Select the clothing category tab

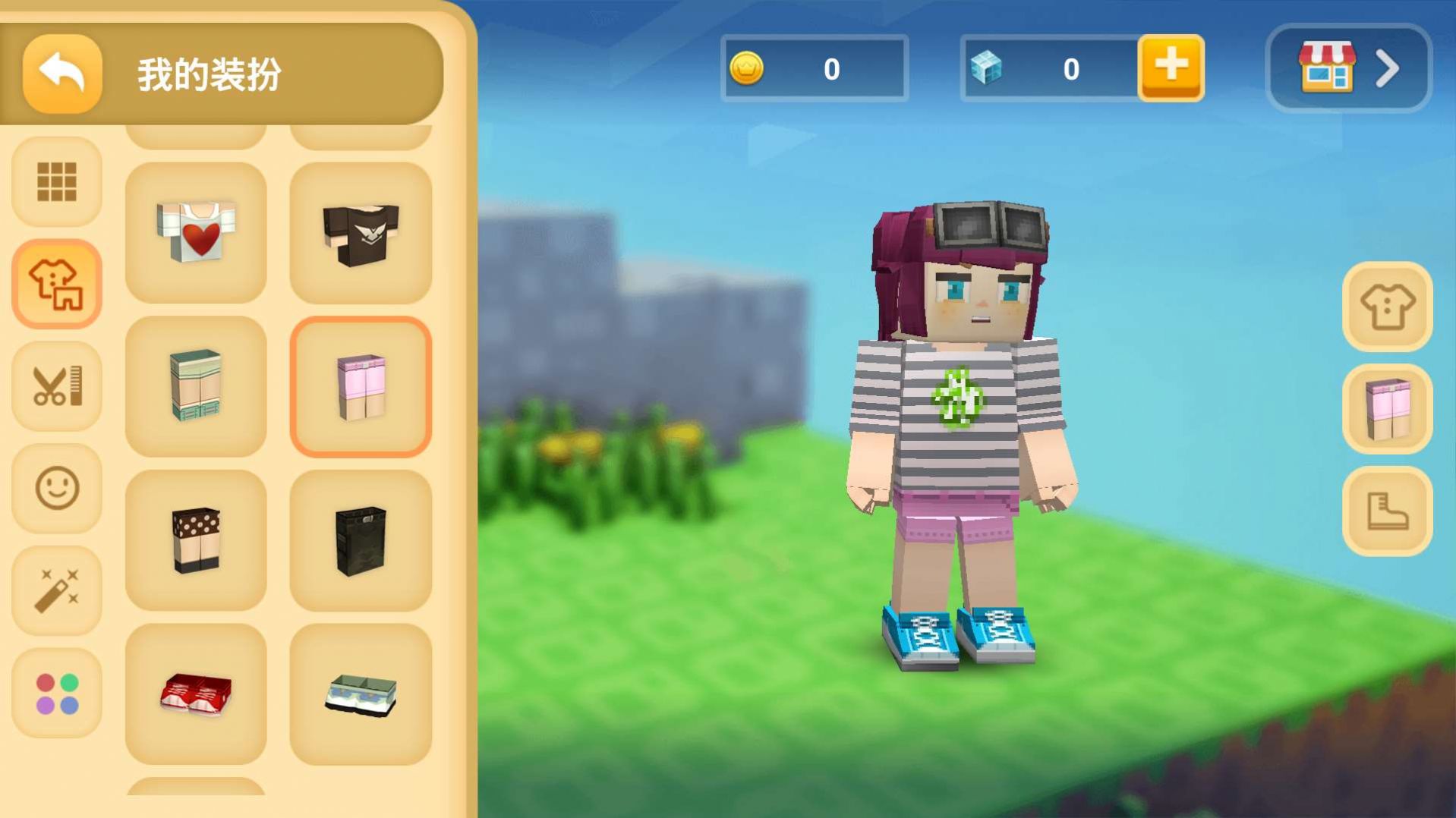point(57,285)
